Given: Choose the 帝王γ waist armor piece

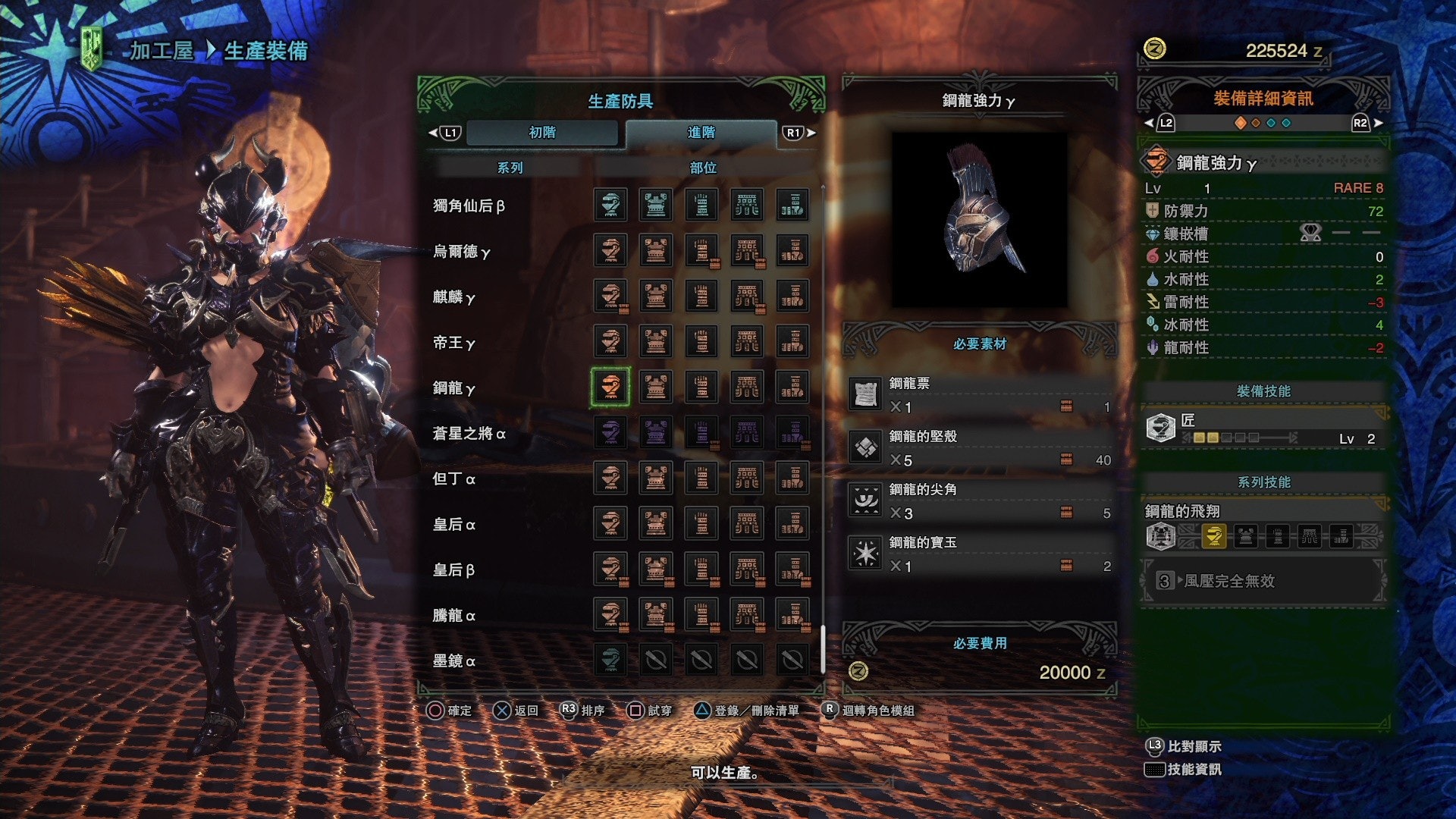Looking at the screenshot, I should (x=747, y=341).
